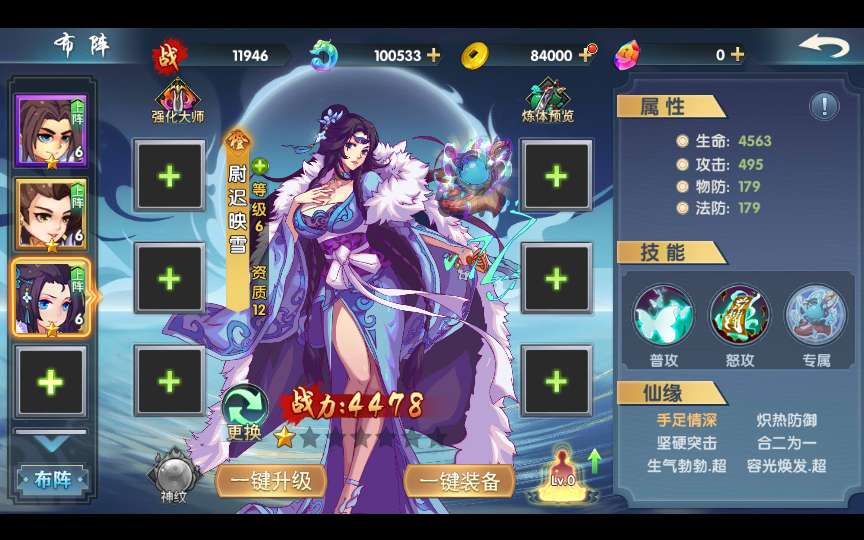View the 专属 exclusive skill
This screenshot has height=540, width=864.
(x=815, y=315)
